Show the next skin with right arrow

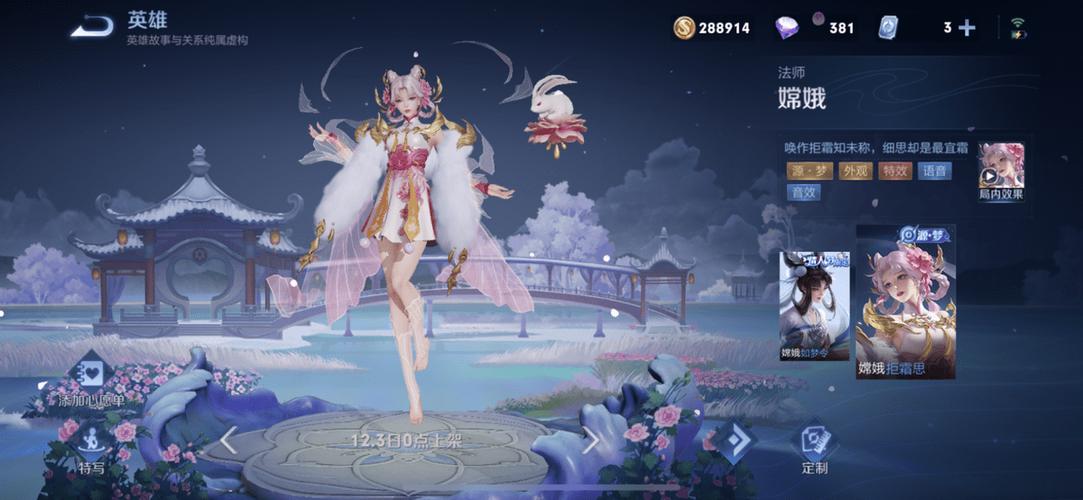click(x=591, y=440)
